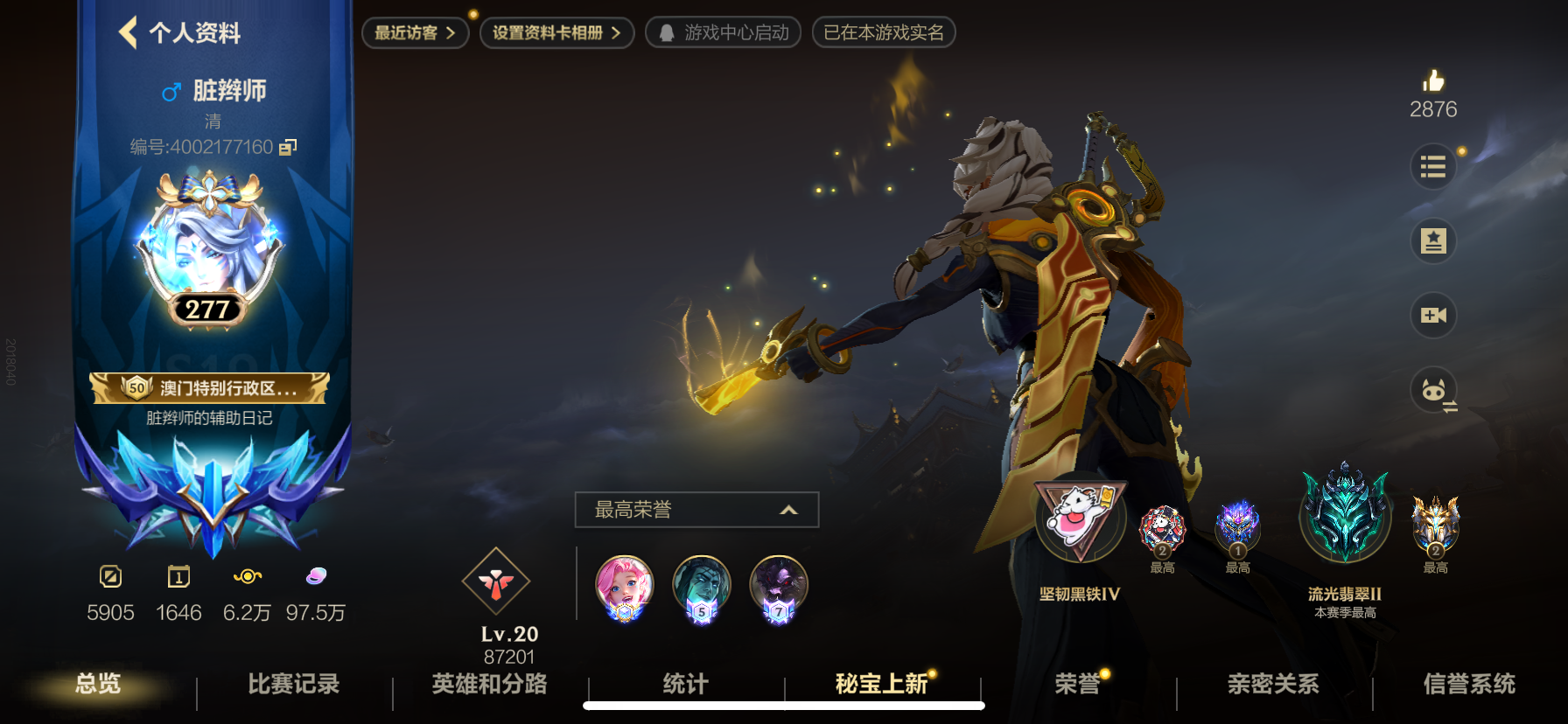Tap the cat face switch icon
This screenshot has width=1568, height=724.
[x=1433, y=390]
